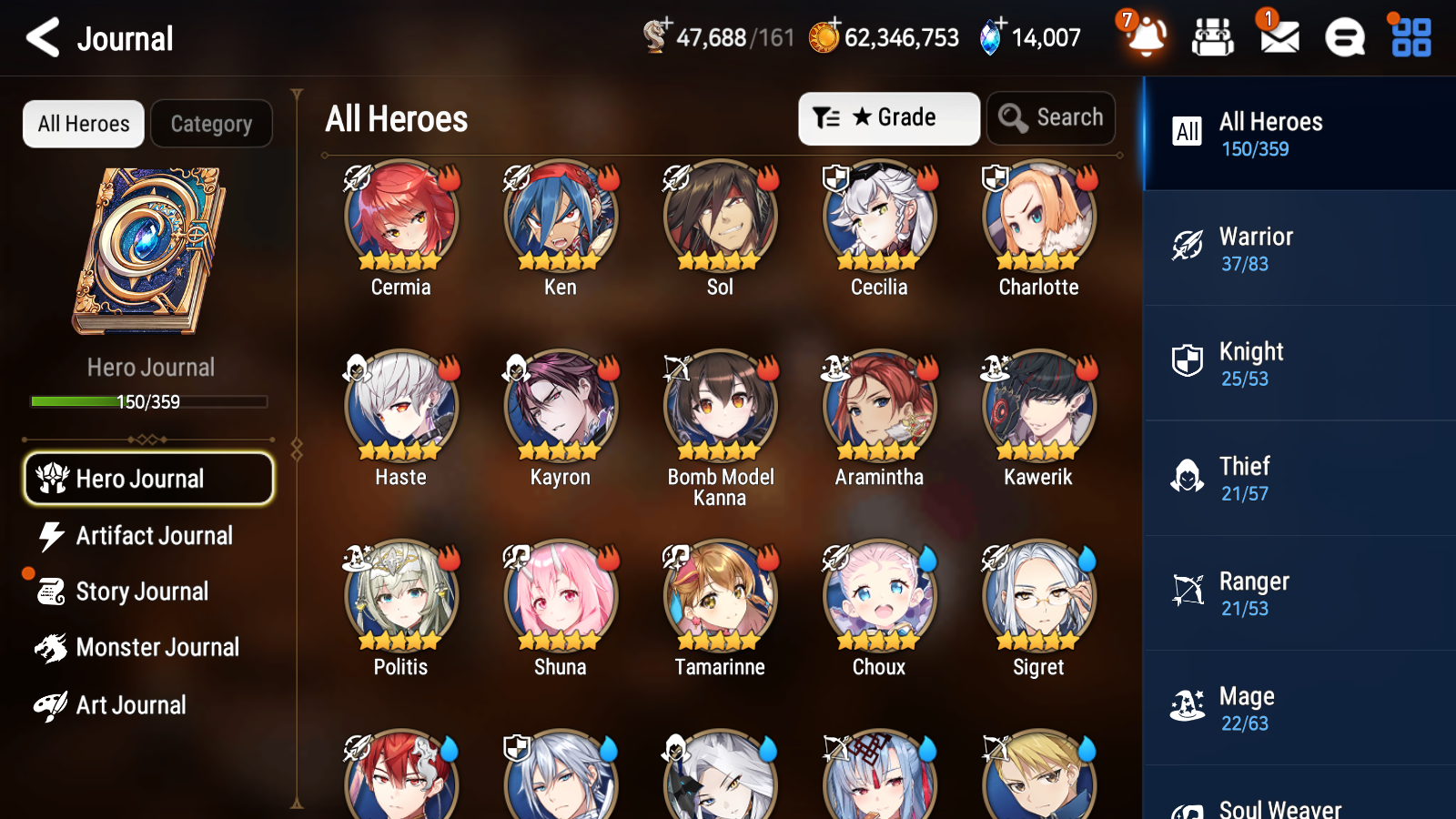Select the Hero Journal entry

point(148,478)
